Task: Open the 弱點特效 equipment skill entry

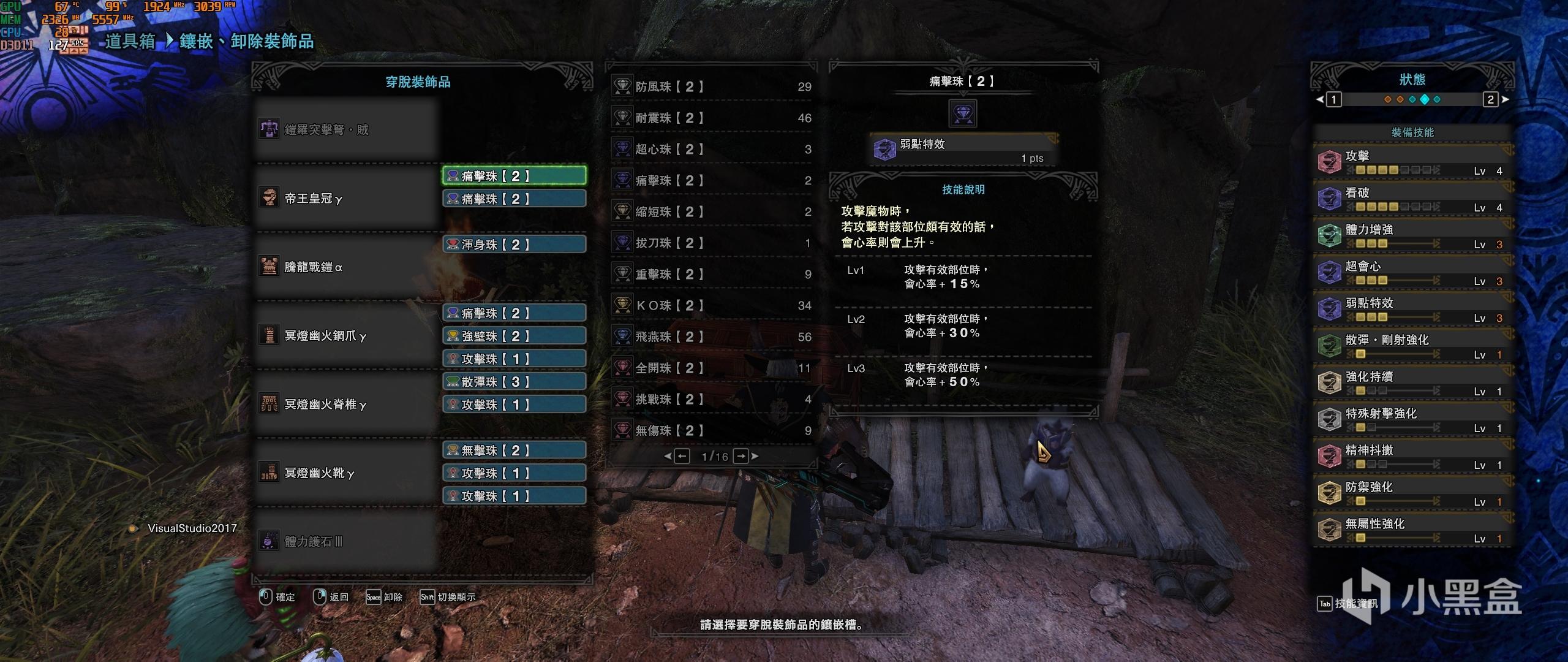Action: 1412,309
